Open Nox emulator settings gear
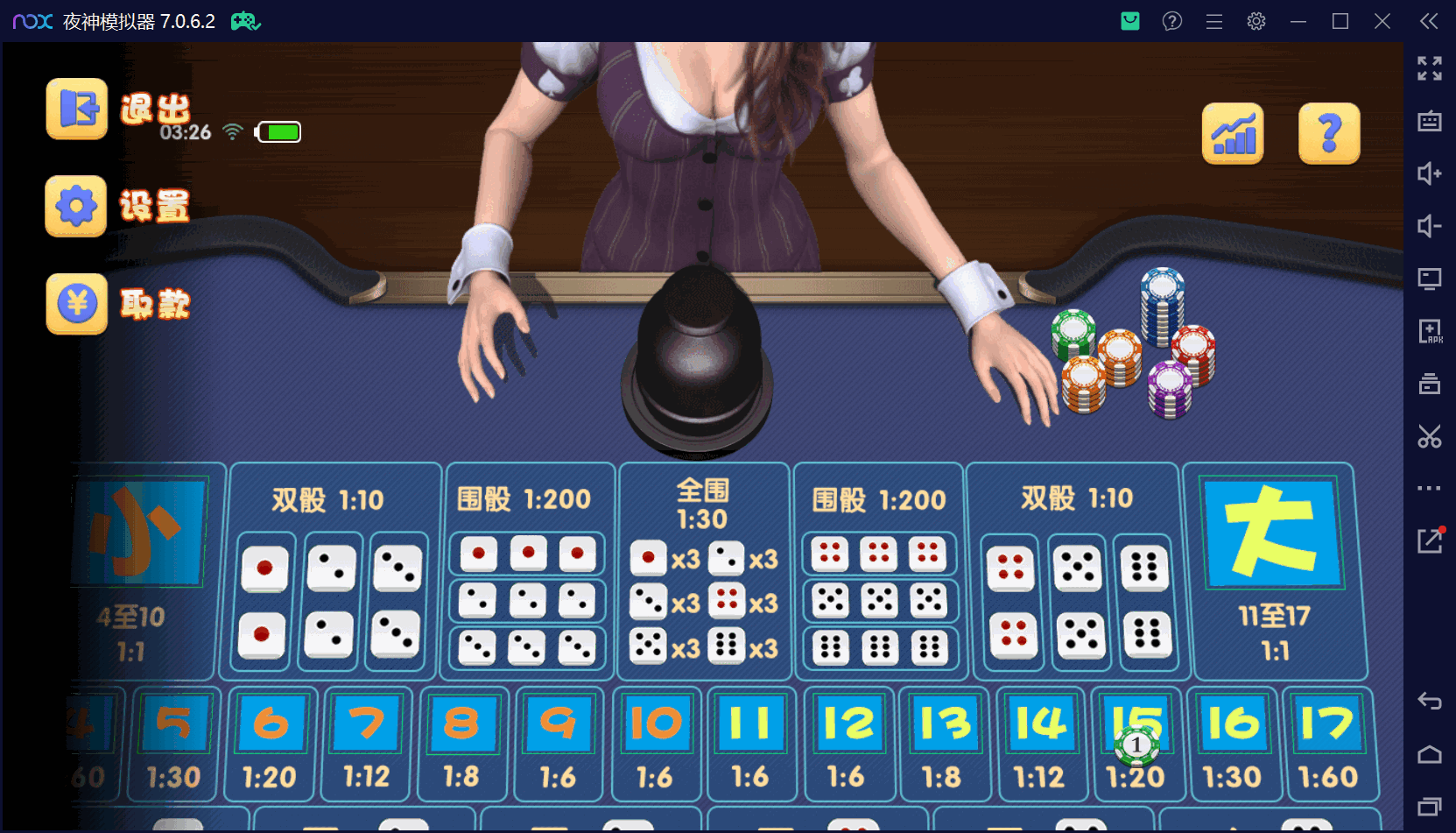The width and height of the screenshot is (1456, 833). [1256, 21]
